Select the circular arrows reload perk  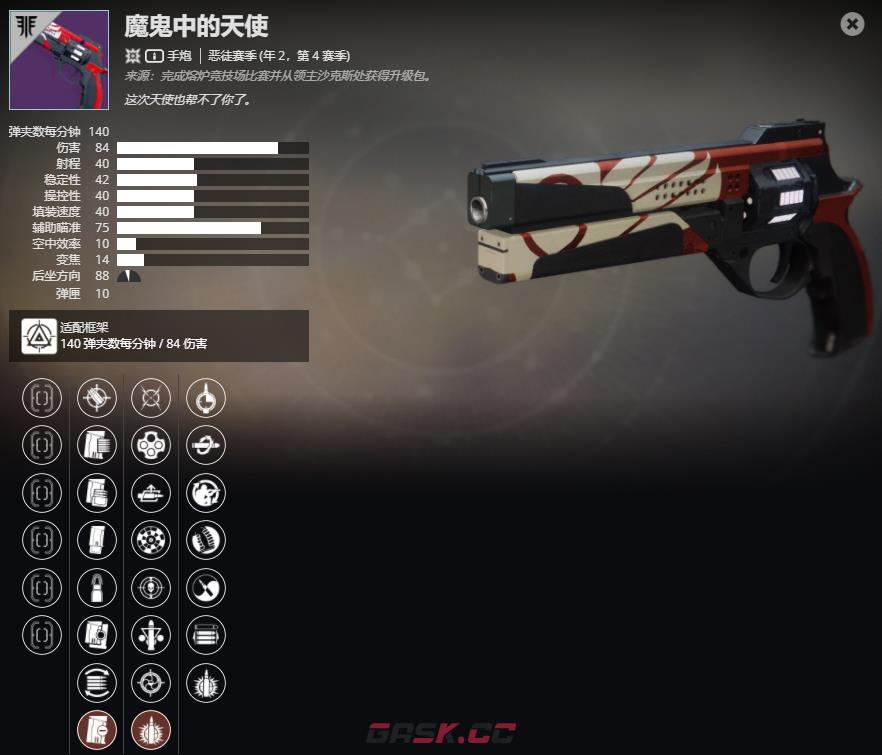(x=97, y=682)
